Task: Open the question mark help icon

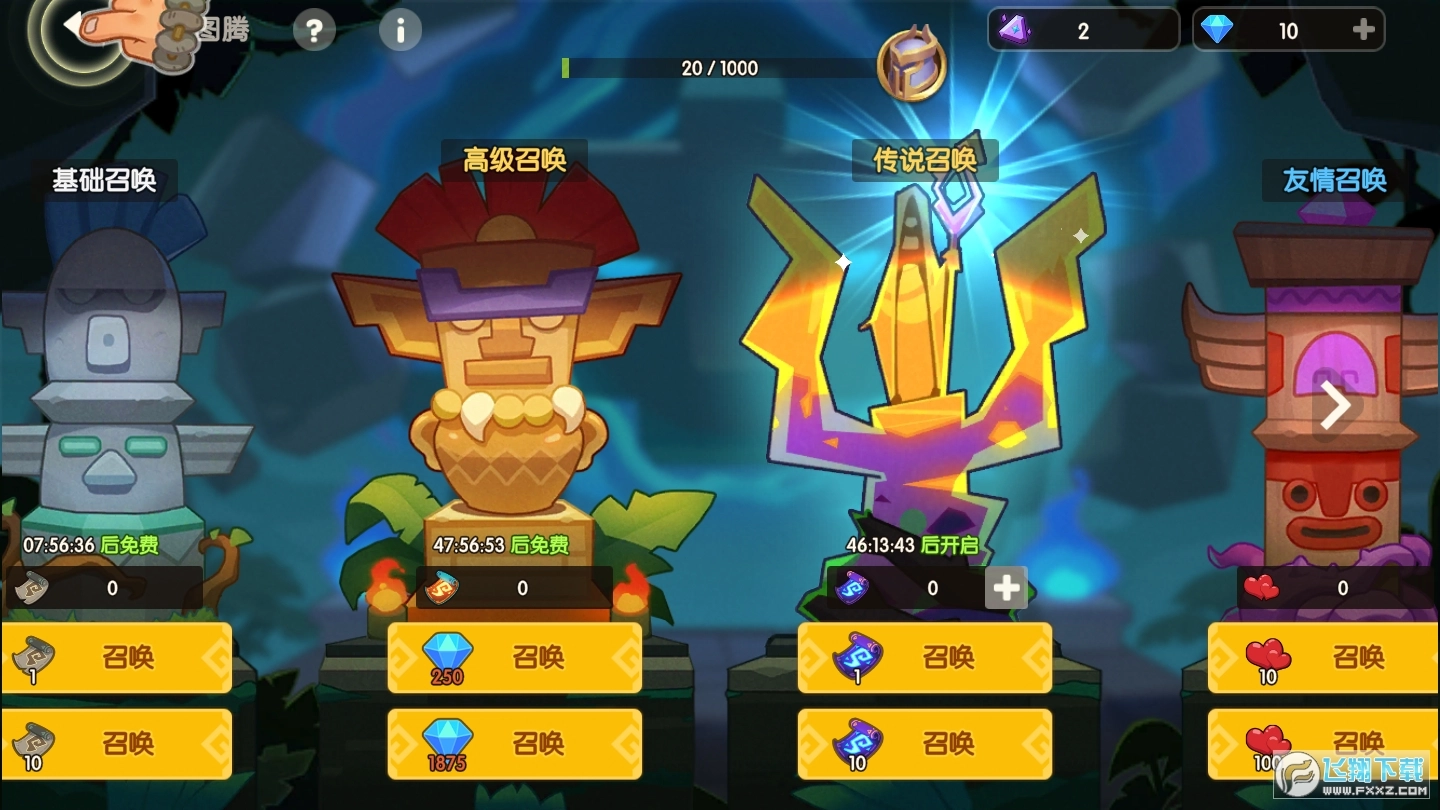Action: click(x=313, y=29)
